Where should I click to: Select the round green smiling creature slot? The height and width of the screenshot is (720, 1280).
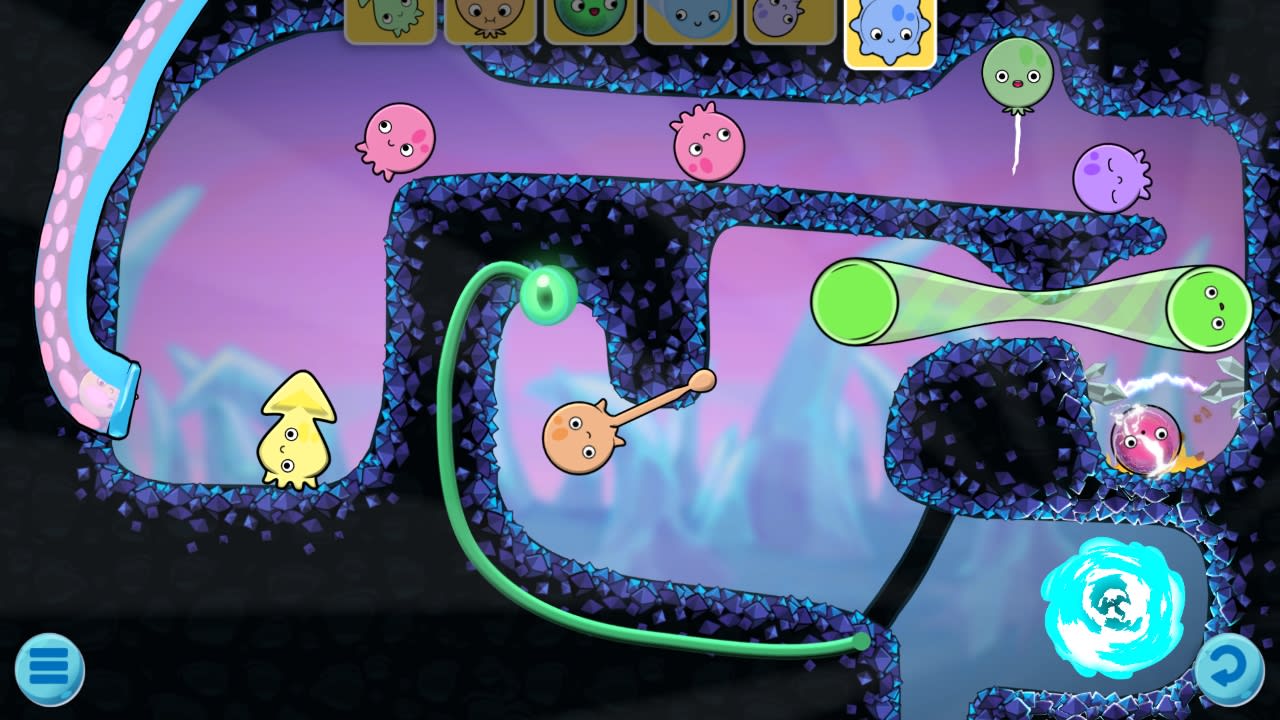click(x=589, y=22)
